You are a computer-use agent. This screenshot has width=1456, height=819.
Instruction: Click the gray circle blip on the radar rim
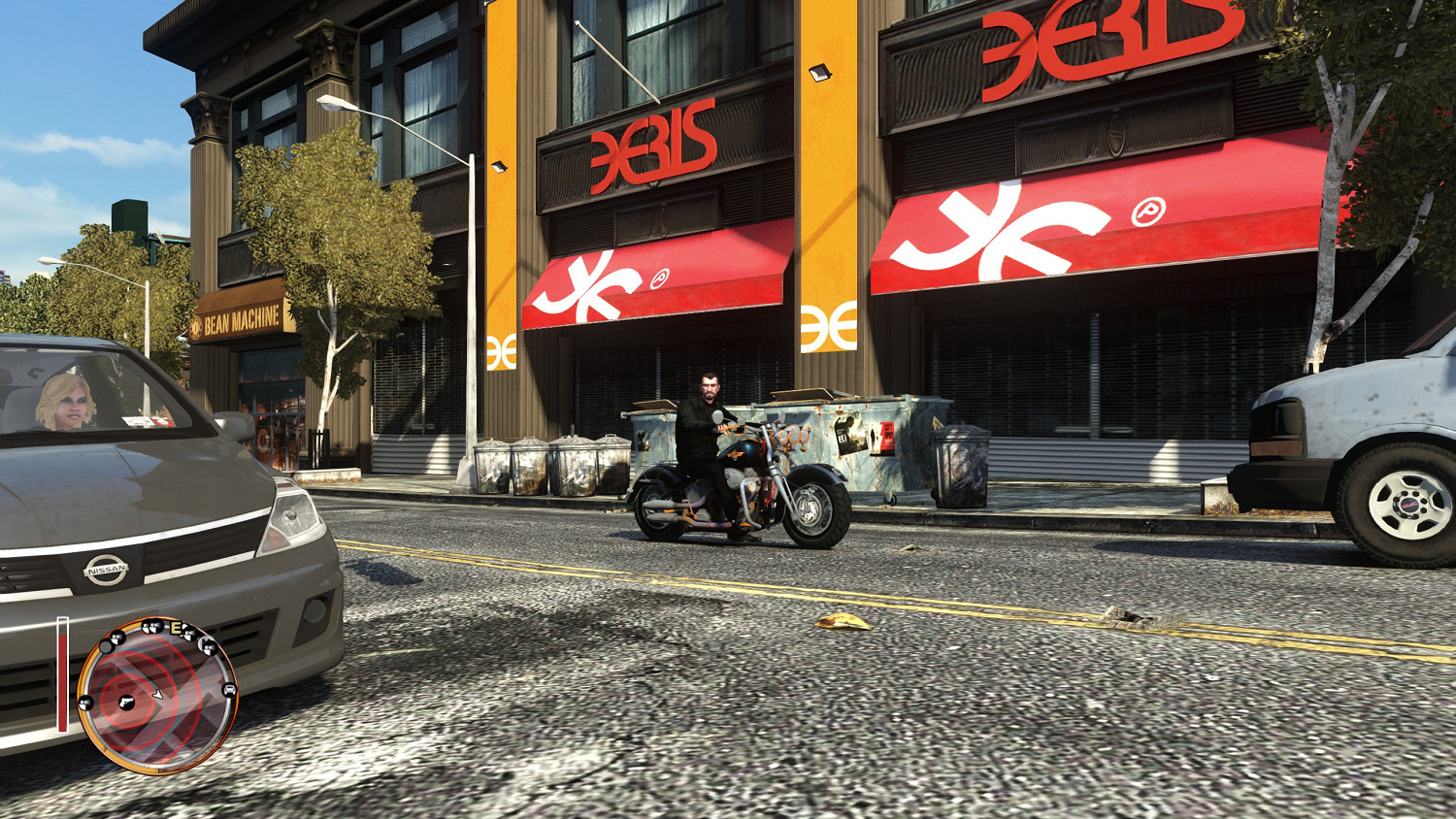pos(106,646)
